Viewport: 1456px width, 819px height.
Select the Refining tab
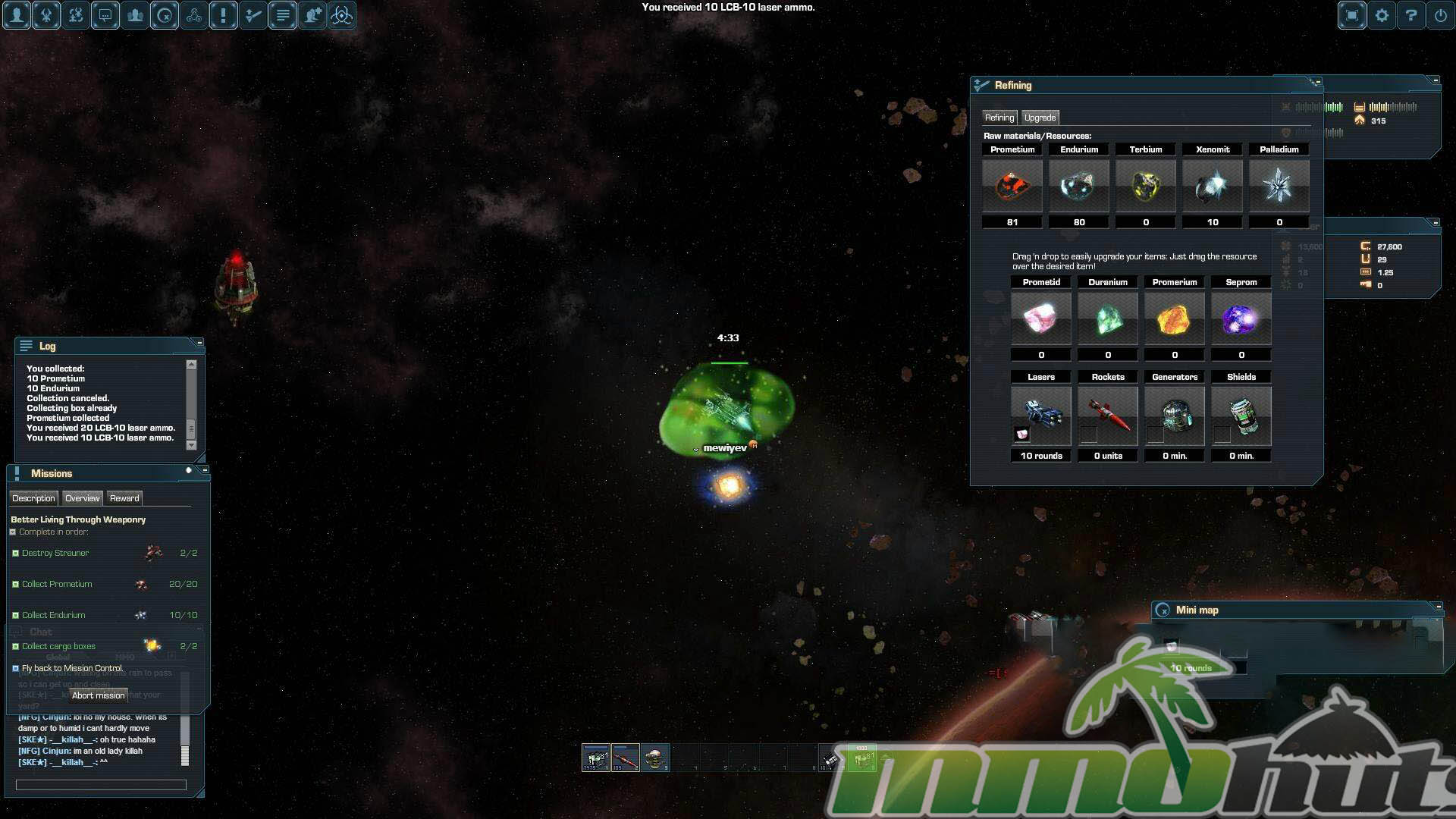(x=999, y=118)
